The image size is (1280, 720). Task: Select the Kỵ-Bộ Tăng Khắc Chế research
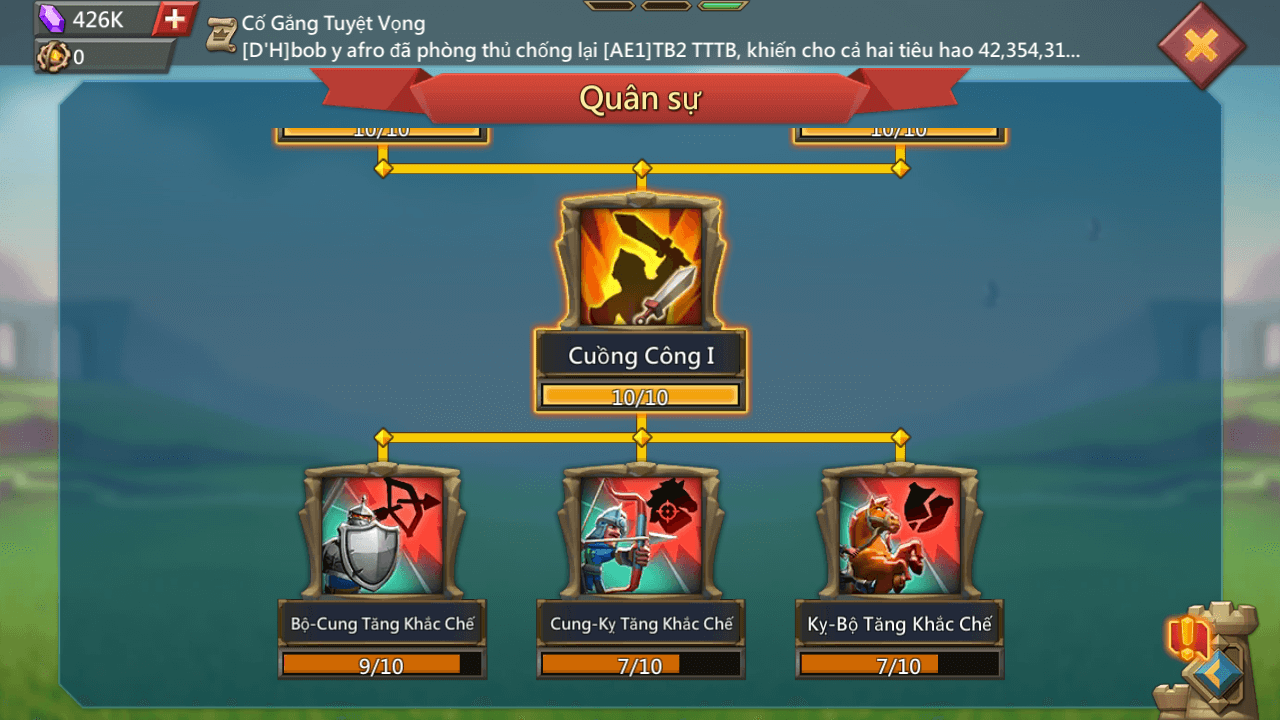(899, 537)
